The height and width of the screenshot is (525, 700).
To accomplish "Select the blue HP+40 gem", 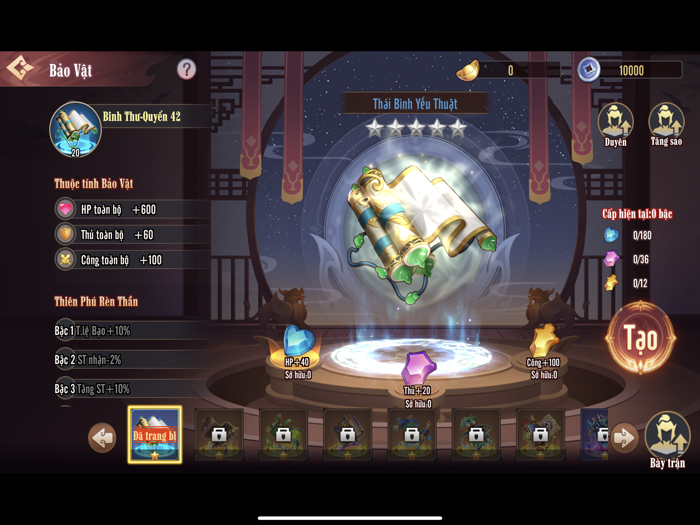I will tap(296, 342).
